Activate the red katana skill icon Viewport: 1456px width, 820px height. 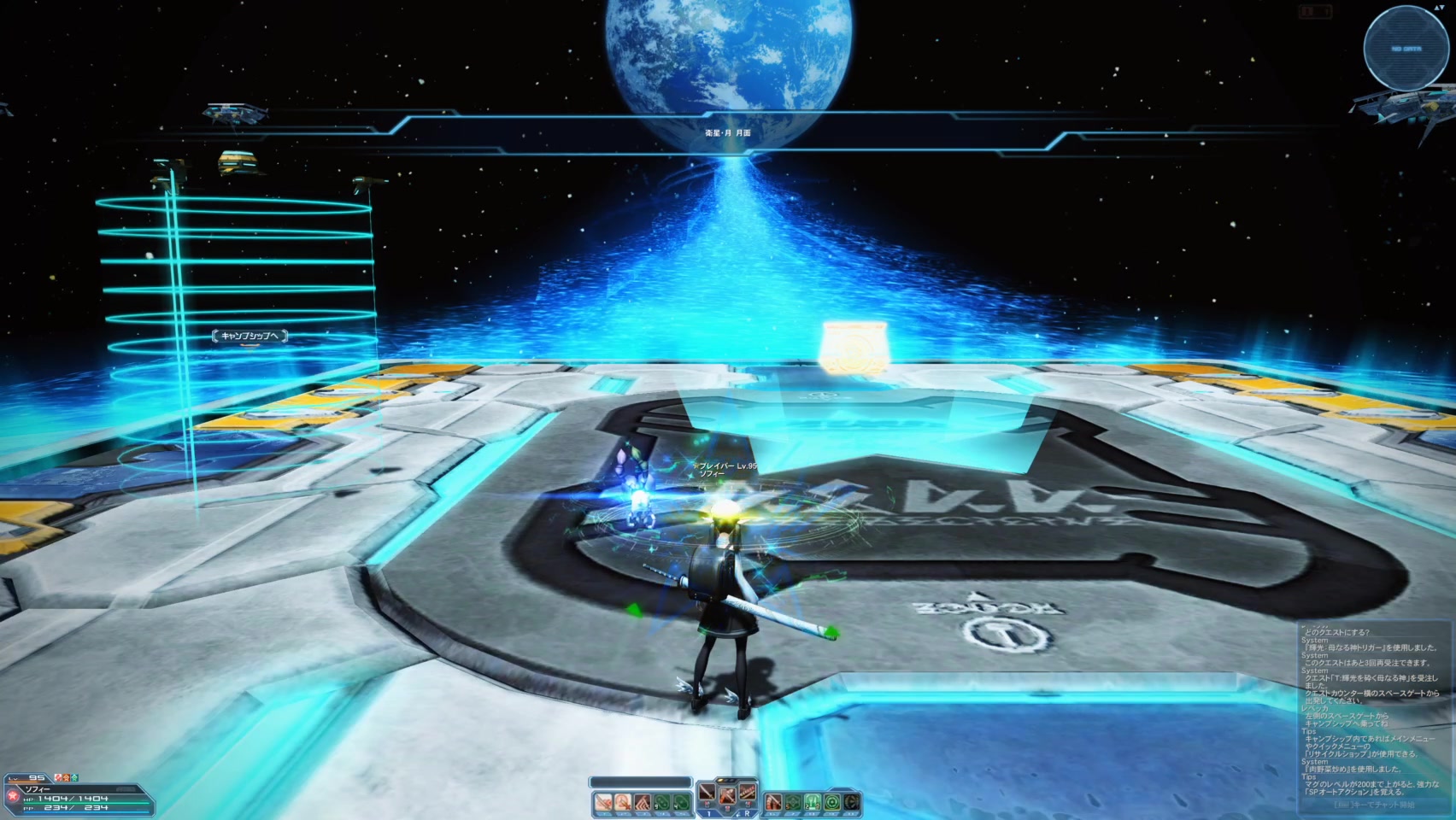coord(773,802)
